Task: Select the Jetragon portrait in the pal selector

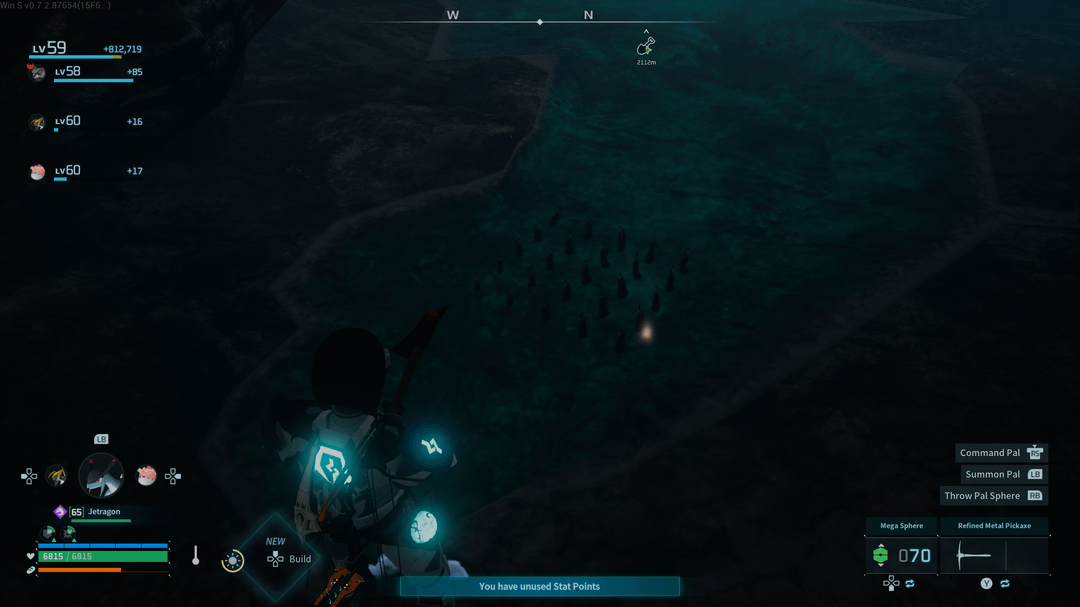Action: [x=101, y=475]
